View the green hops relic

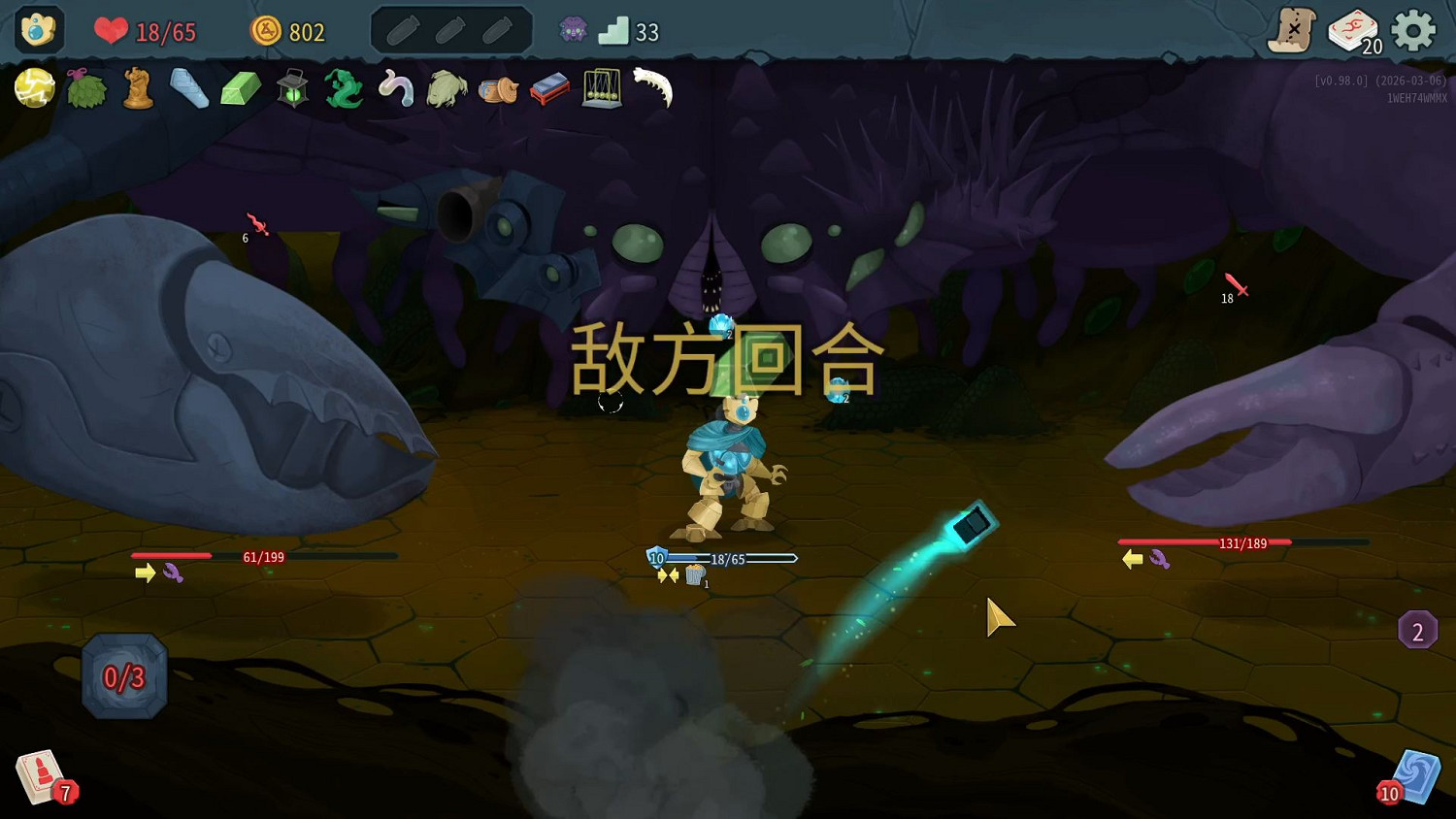point(86,88)
